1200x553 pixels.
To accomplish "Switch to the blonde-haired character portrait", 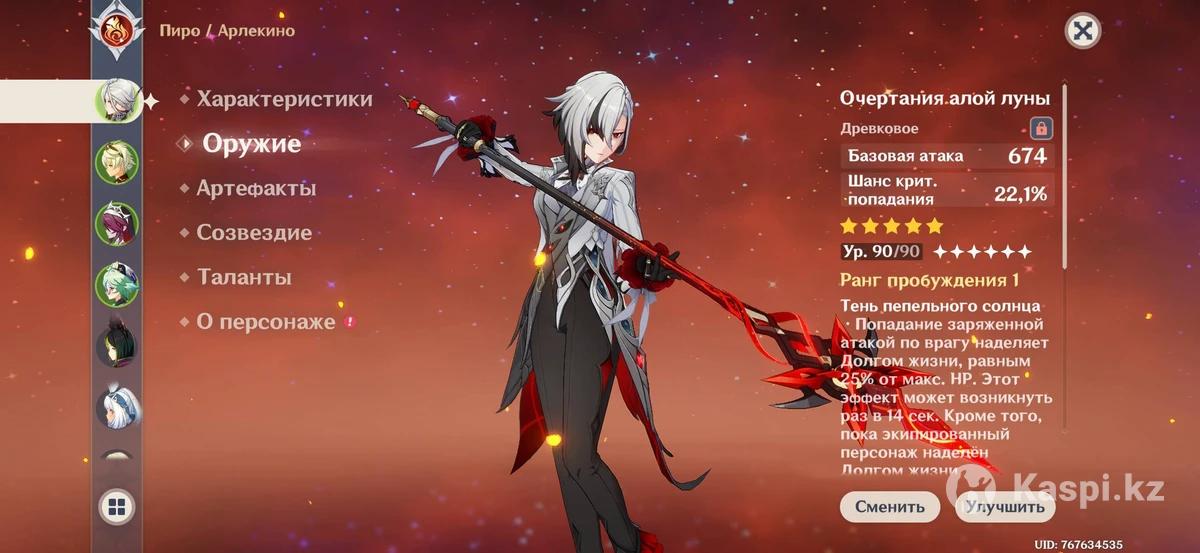I will [x=117, y=163].
